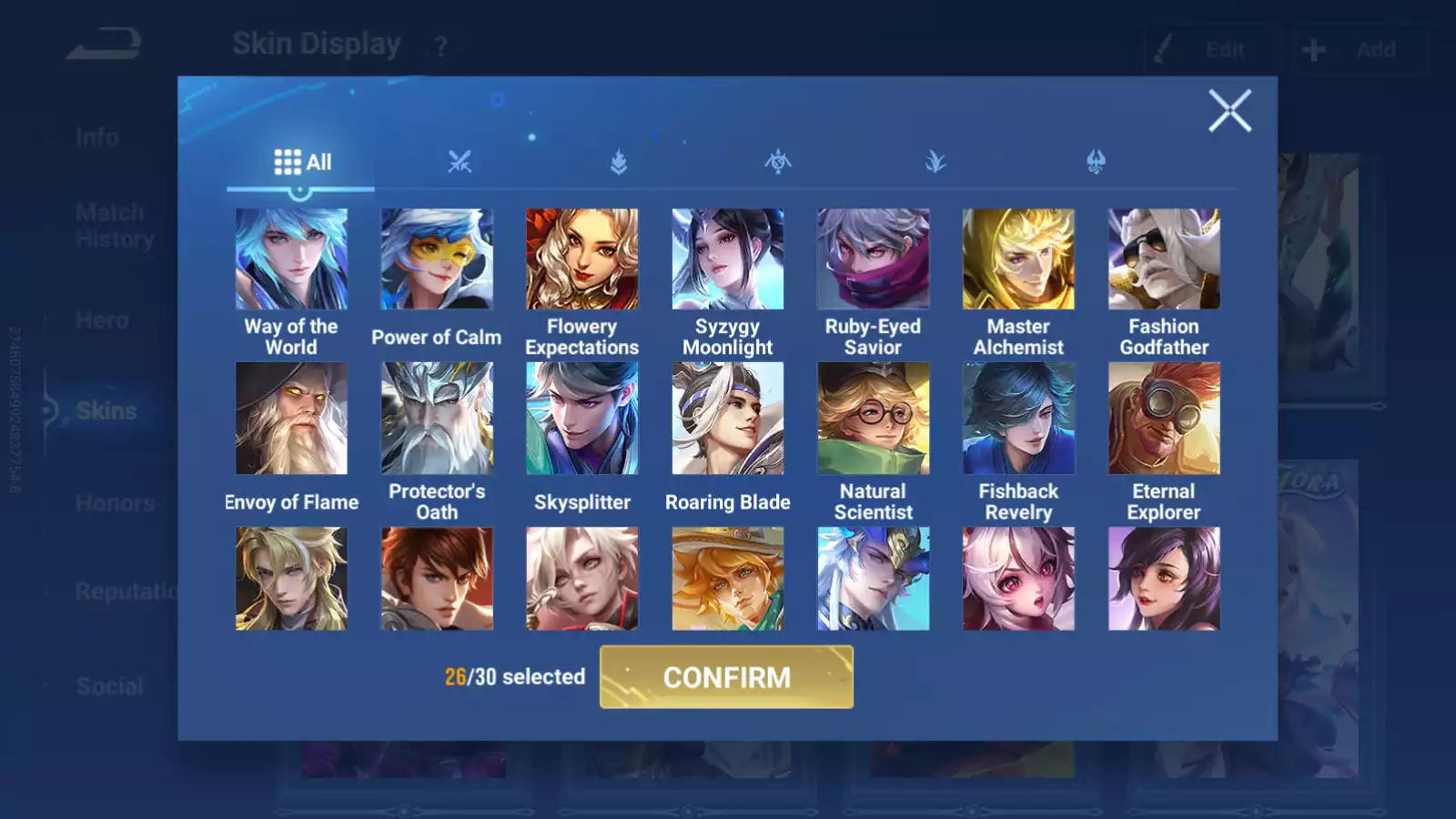The height and width of the screenshot is (819, 1456).
Task: Confirm the skin selection
Action: tap(726, 677)
